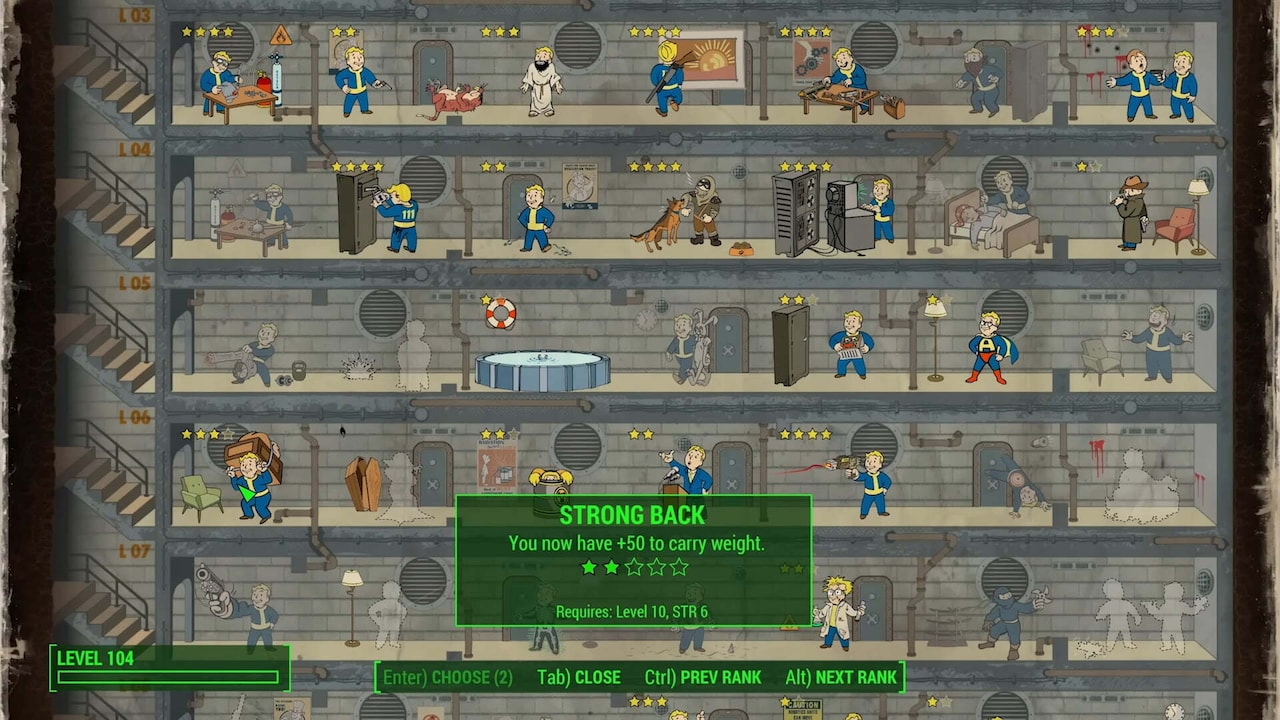1280x720 pixels.
Task: Close the perk chart
Action: click(578, 677)
